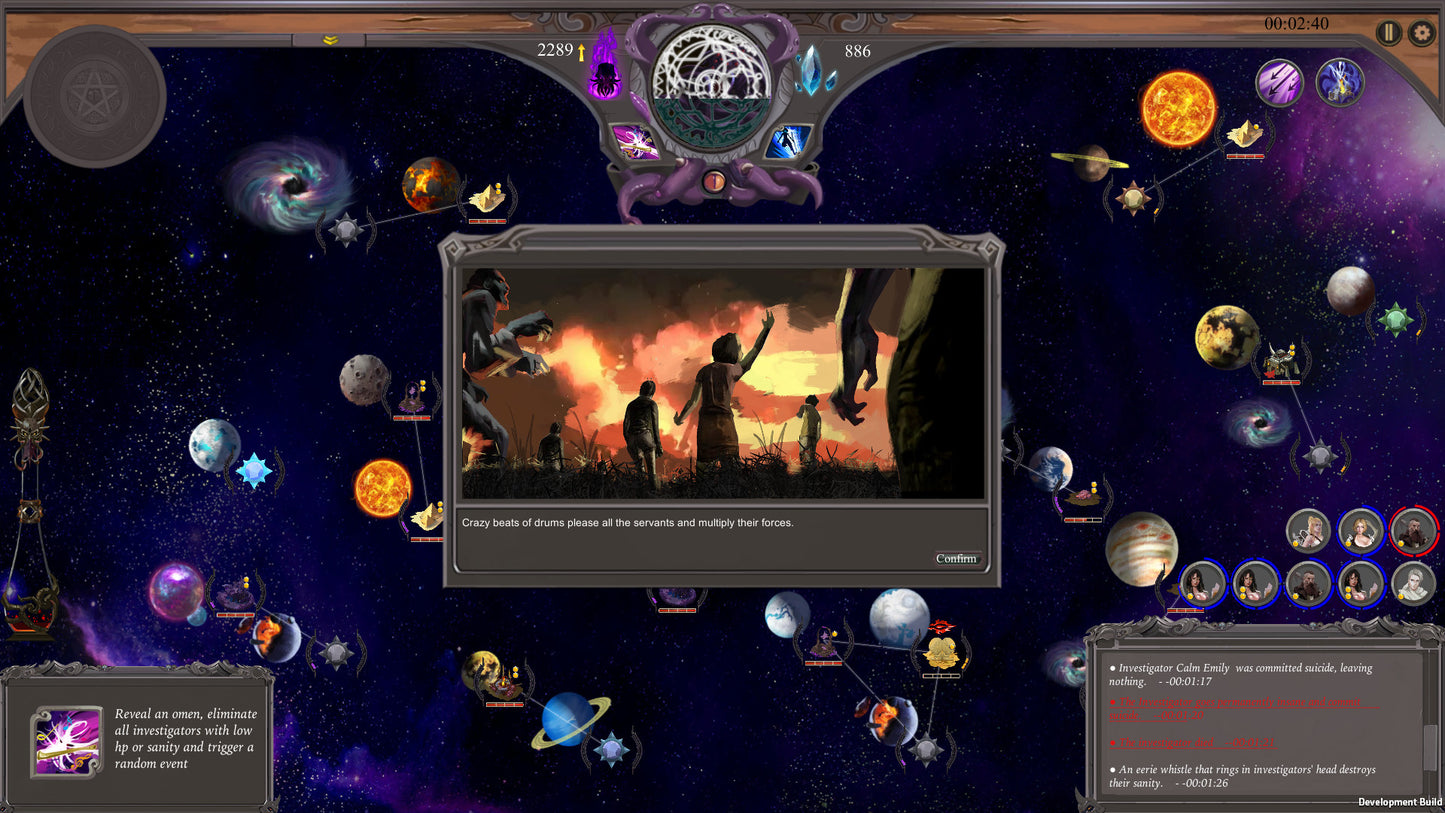This screenshot has width=1445, height=813.
Task: Select the white-haired investigator portrait on far right
Action: (x=1414, y=583)
